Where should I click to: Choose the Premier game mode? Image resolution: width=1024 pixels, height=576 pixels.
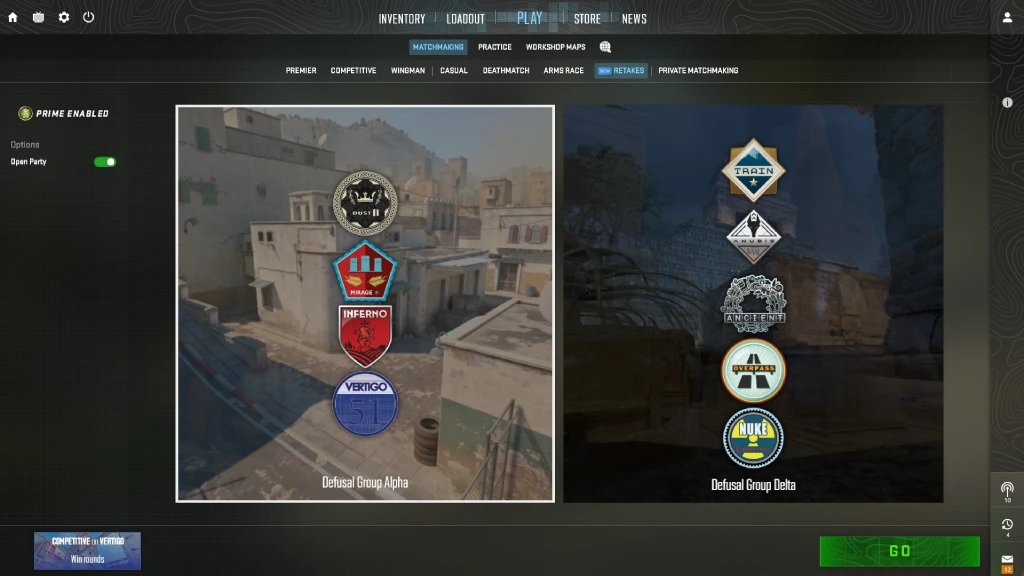(301, 71)
